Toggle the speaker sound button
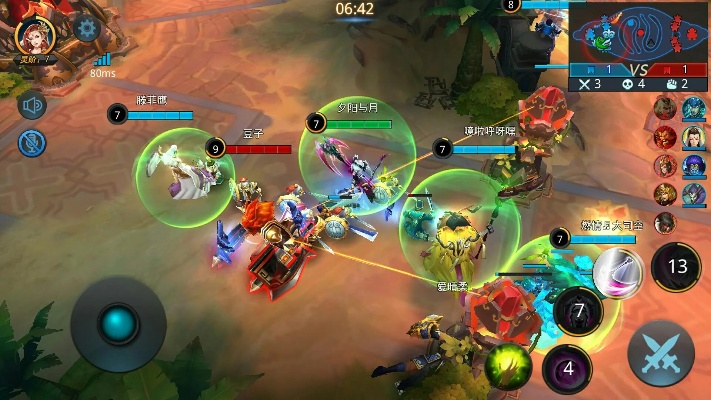The width and height of the screenshot is (711, 400). pos(33,106)
